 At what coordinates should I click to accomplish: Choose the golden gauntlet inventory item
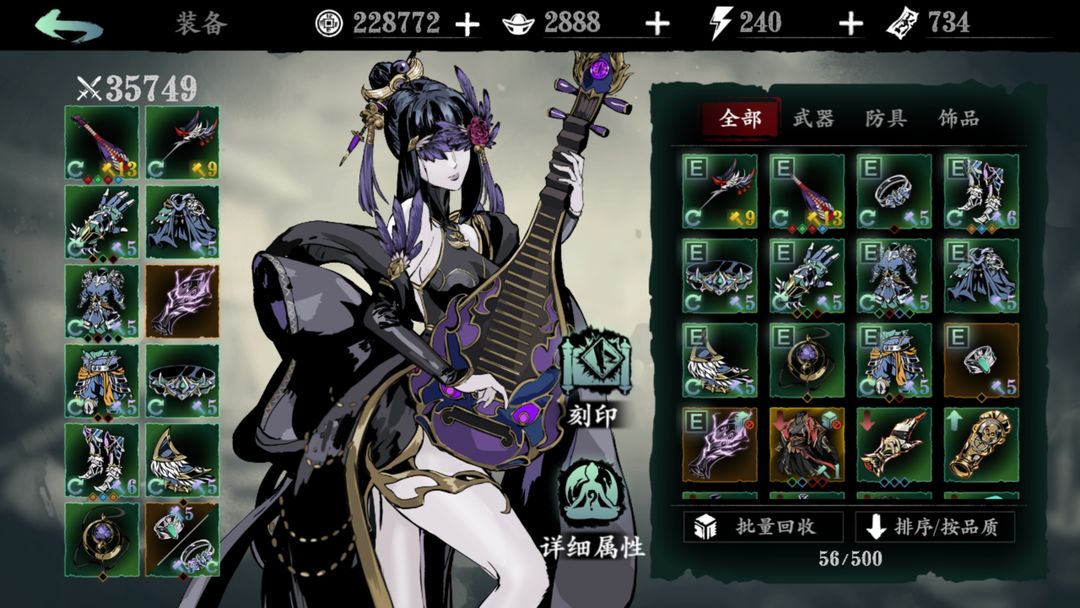tap(981, 444)
